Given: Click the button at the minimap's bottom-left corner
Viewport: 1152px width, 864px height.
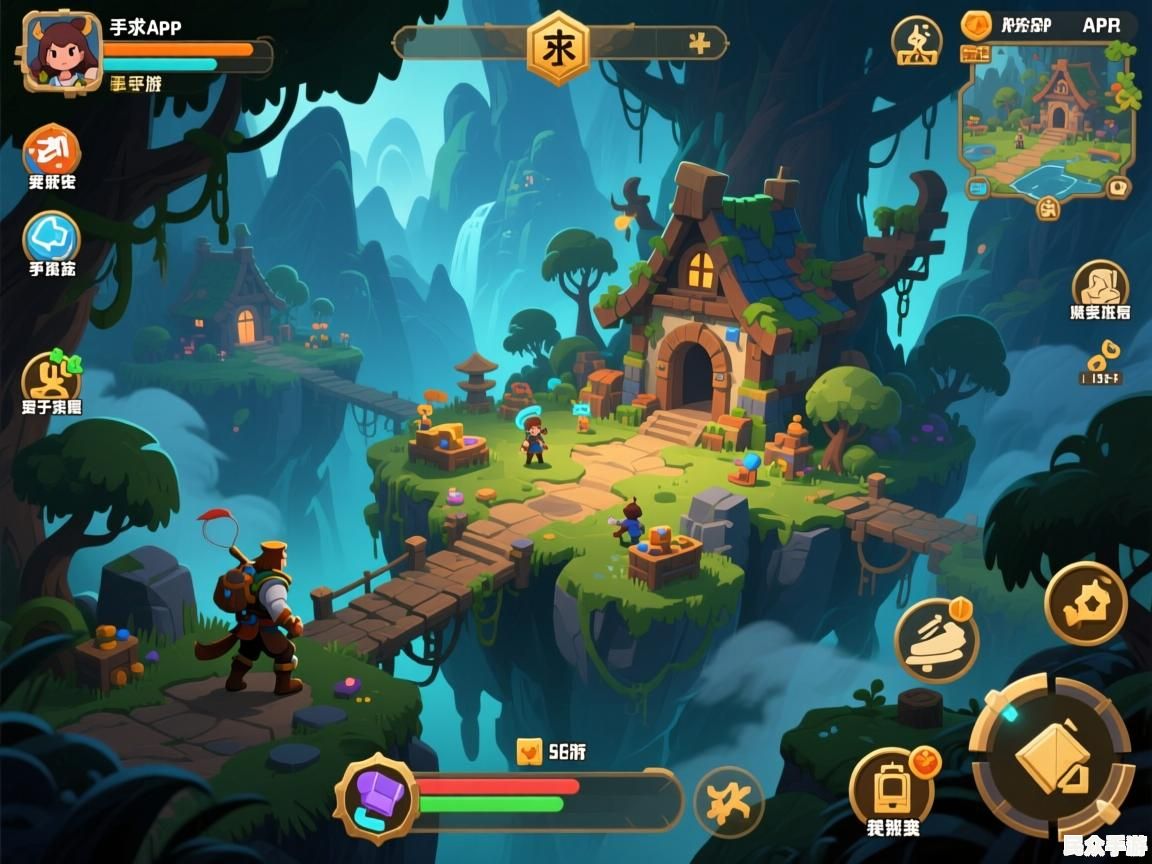Looking at the screenshot, I should tap(976, 186).
